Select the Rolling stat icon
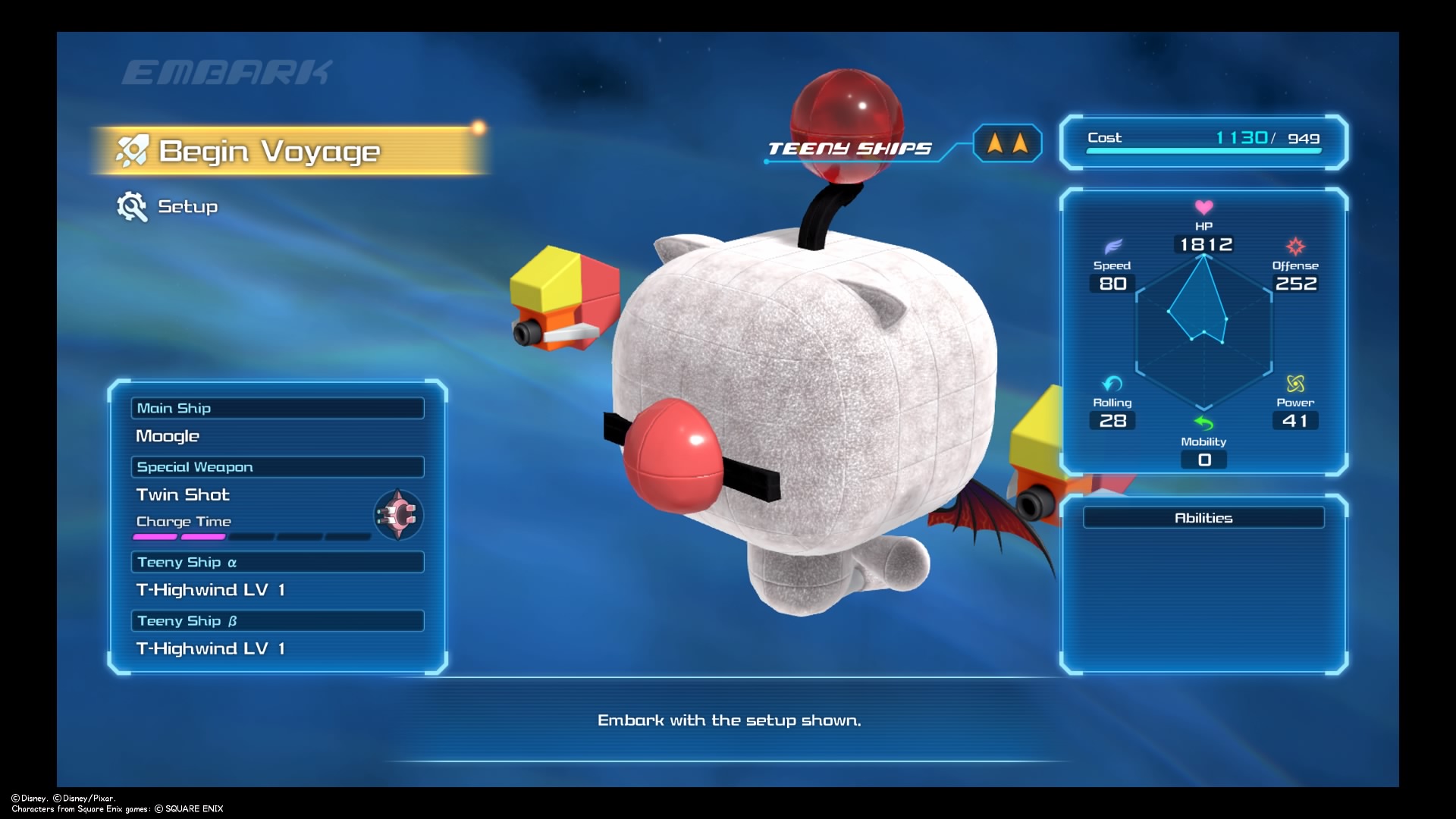The image size is (1456, 819). coord(1110,384)
